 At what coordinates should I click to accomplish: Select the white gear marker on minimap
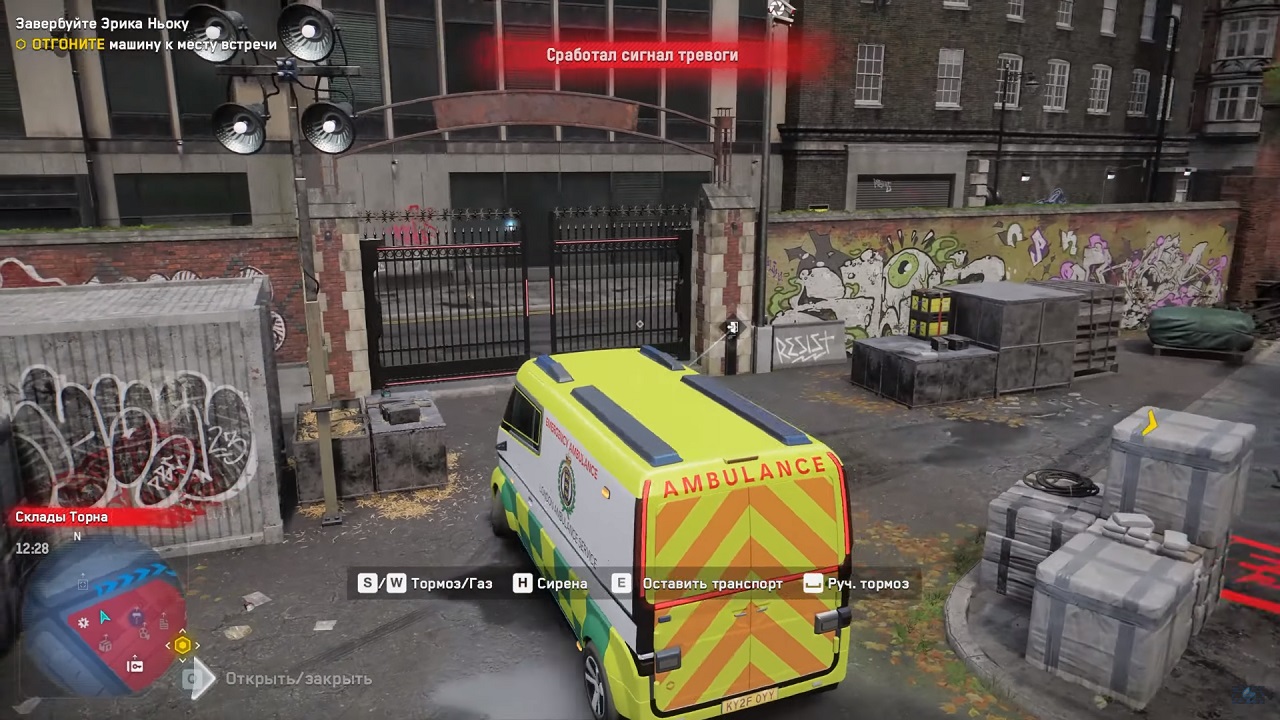(x=84, y=623)
